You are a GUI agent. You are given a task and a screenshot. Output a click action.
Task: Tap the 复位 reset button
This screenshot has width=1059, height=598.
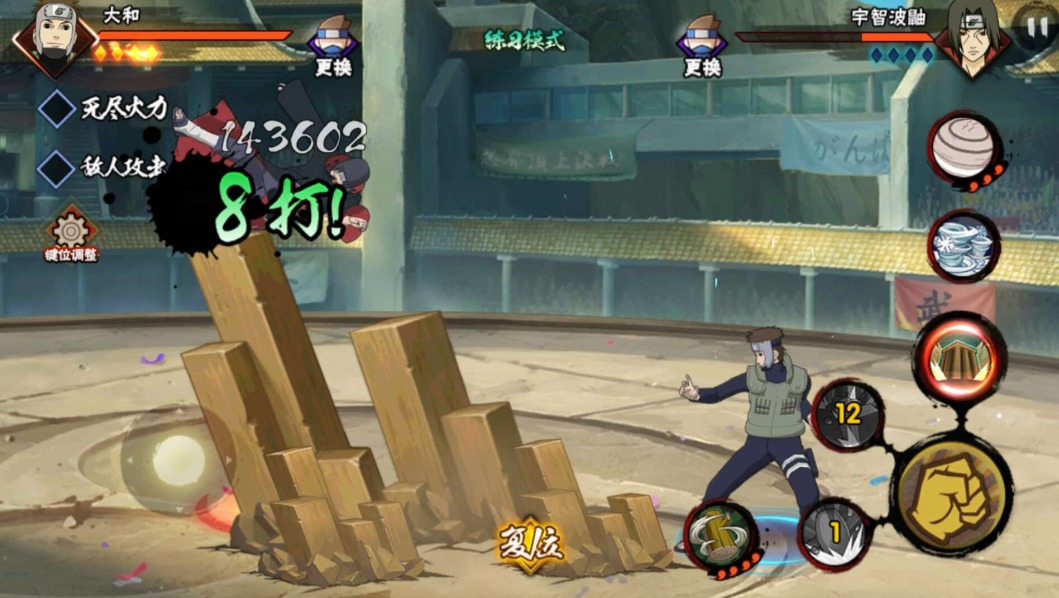530,545
